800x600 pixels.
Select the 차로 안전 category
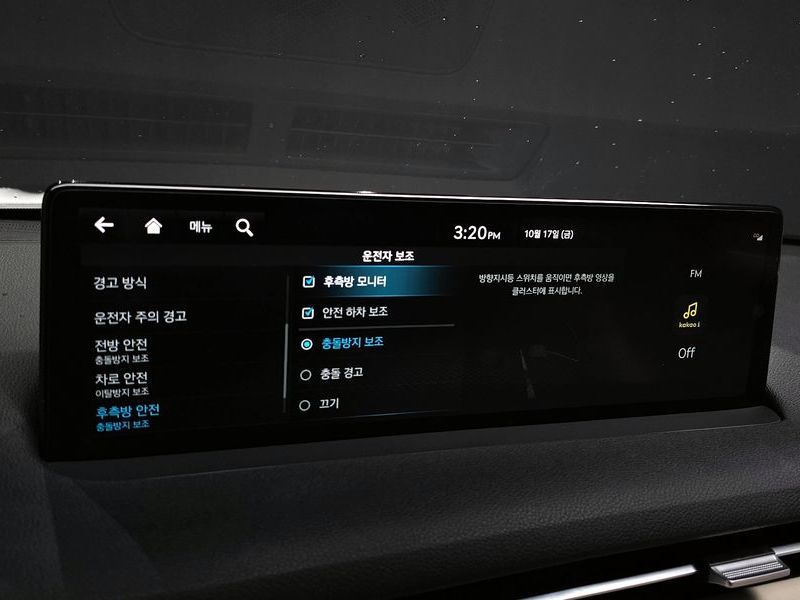tap(122, 383)
